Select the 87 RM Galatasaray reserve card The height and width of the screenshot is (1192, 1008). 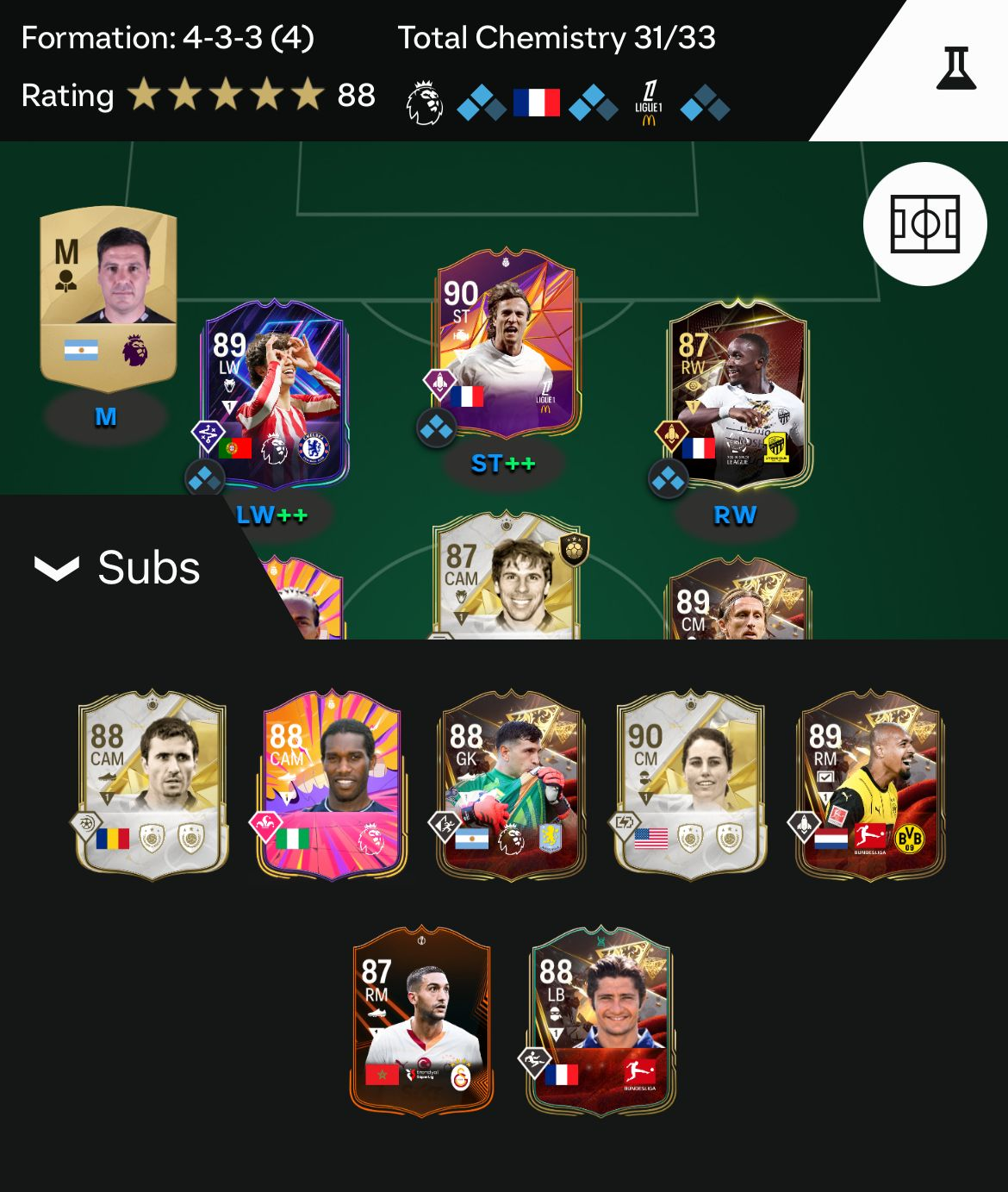point(421,1021)
